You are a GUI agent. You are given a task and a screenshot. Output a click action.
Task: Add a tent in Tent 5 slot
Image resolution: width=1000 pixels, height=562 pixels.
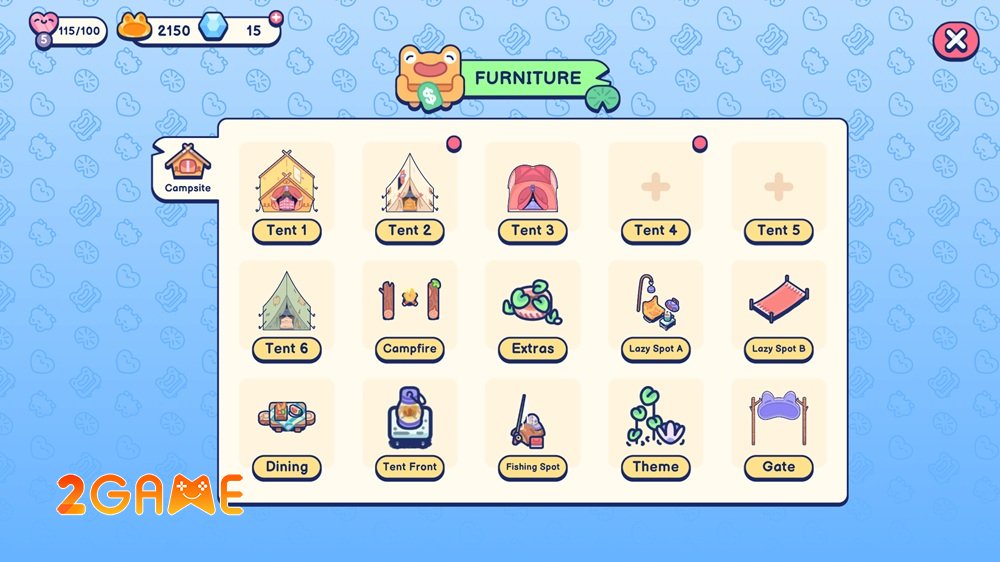tap(779, 191)
